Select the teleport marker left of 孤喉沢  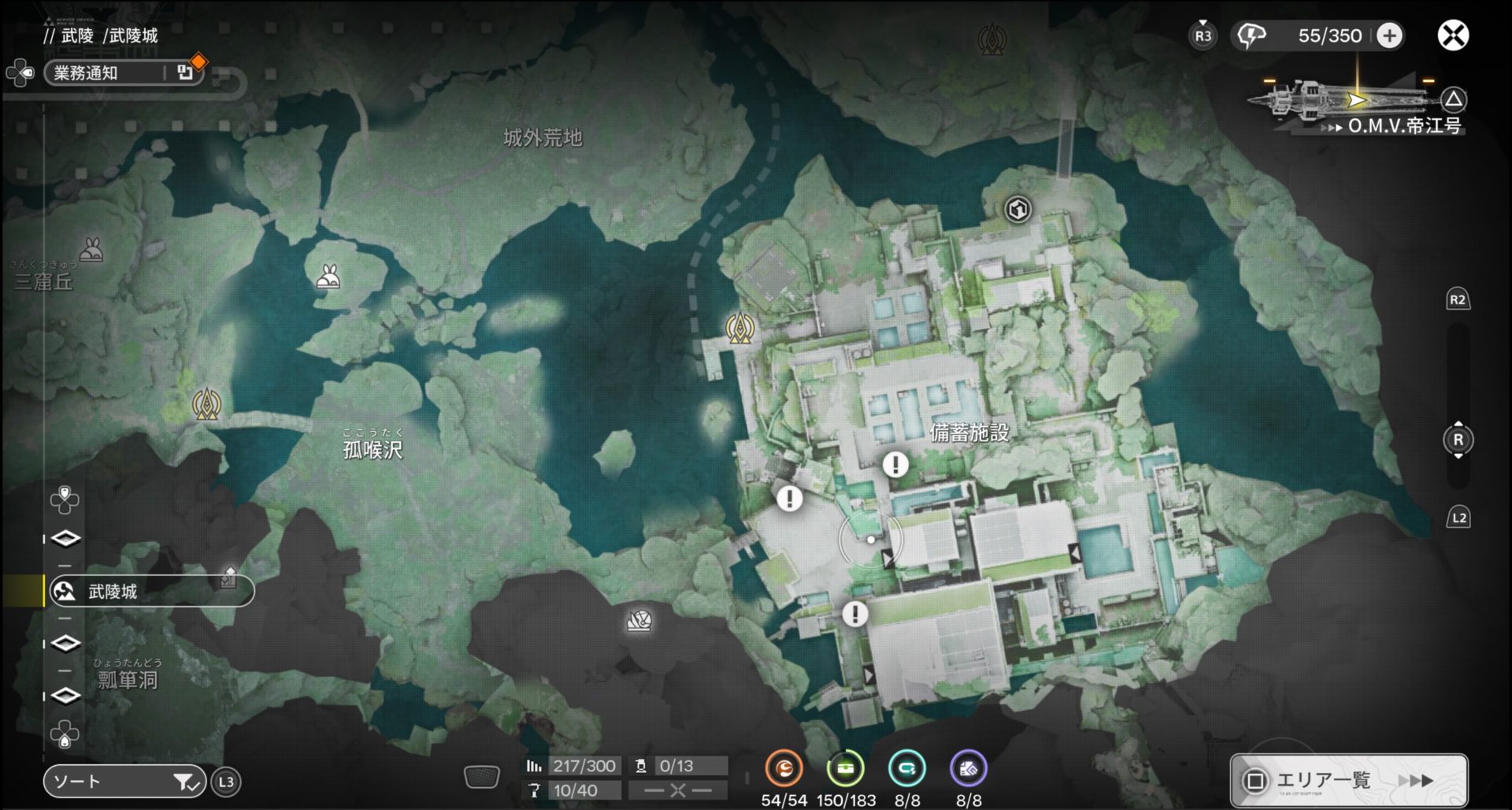pos(207,404)
